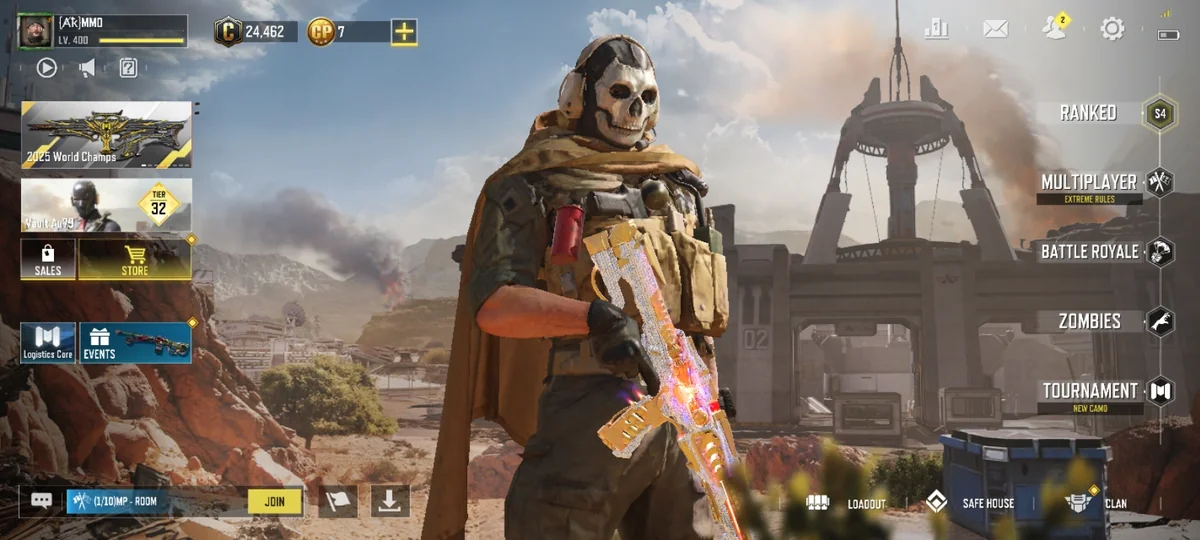Open the player profile avatar

(35, 31)
